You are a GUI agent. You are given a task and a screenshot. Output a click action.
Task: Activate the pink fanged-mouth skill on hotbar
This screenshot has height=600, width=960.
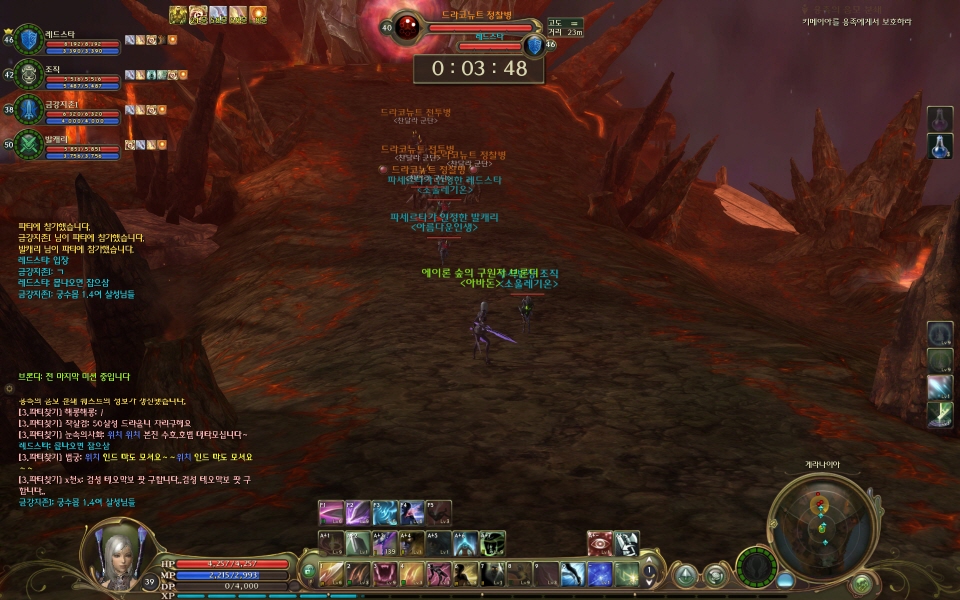[x=385, y=574]
